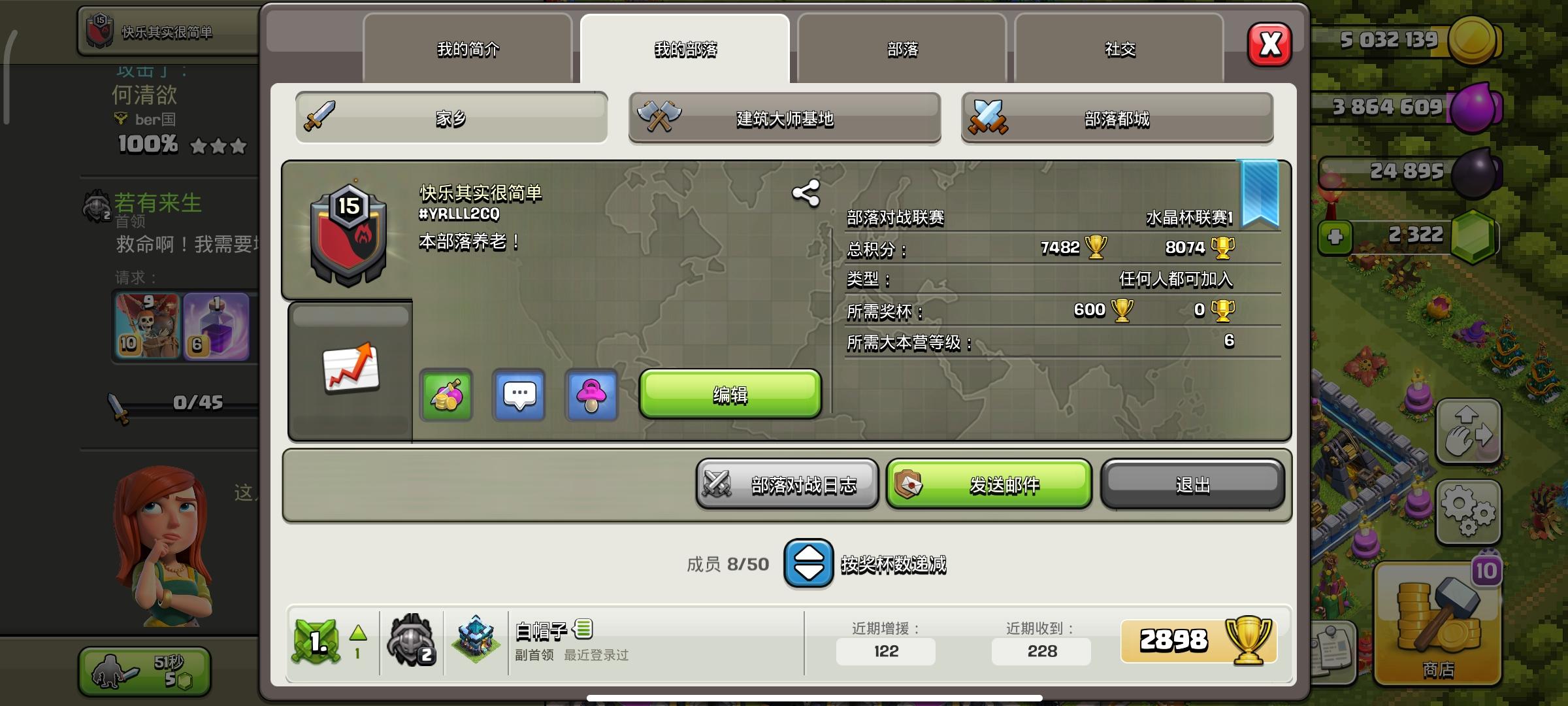Open the 部落对战日志 war log

[x=787, y=484]
